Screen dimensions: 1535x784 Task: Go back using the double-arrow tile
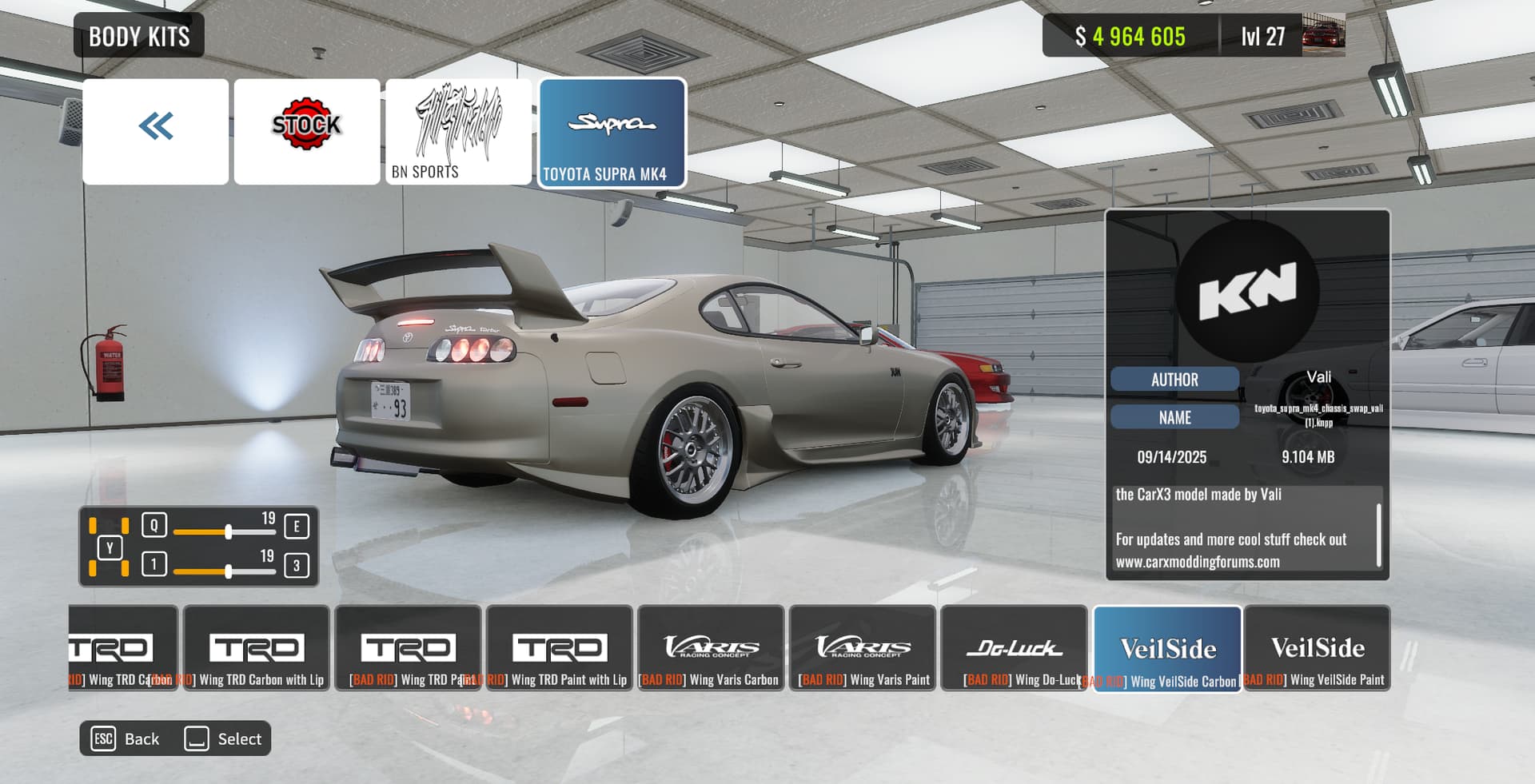pos(155,131)
